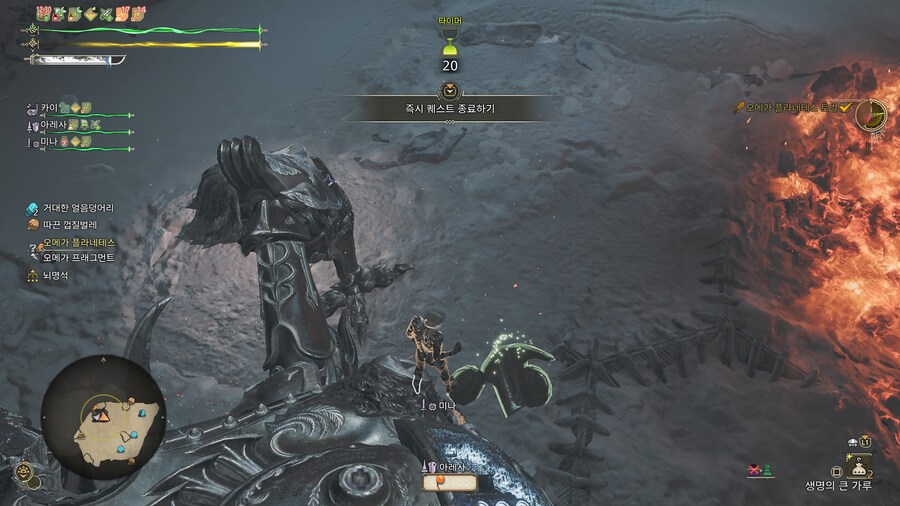Select the 오메가 플라네테스 target entry
Screen dimensions: 900x506
point(79,242)
